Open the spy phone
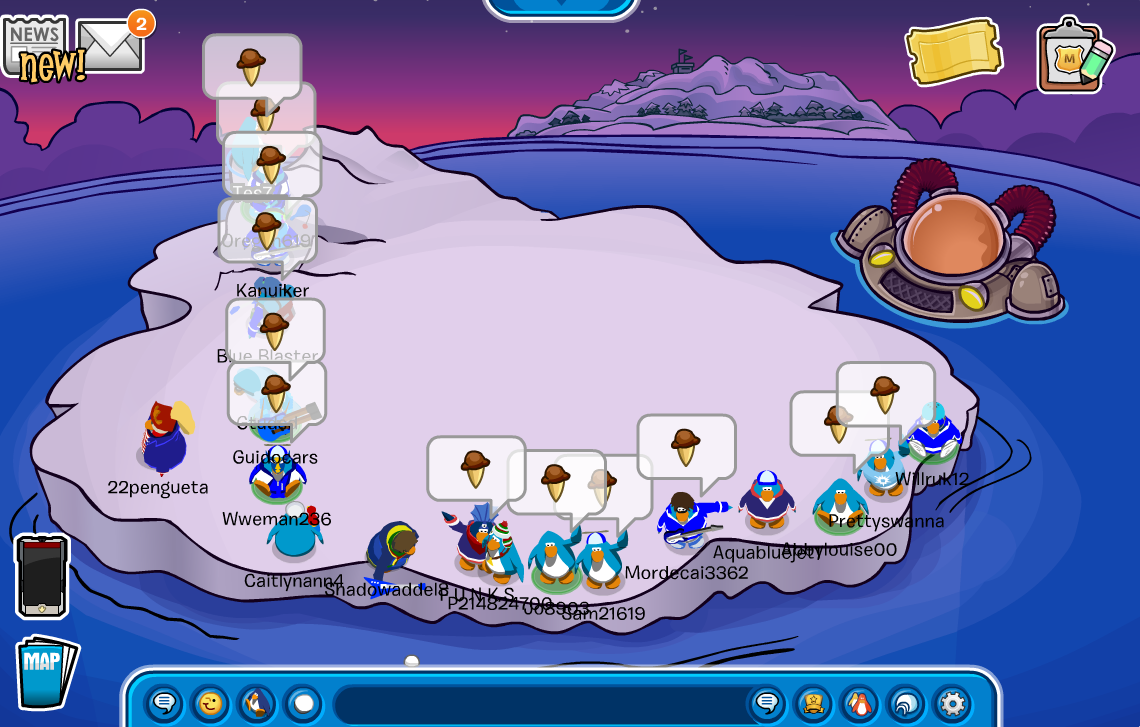The height and width of the screenshot is (727, 1140). coord(42,576)
